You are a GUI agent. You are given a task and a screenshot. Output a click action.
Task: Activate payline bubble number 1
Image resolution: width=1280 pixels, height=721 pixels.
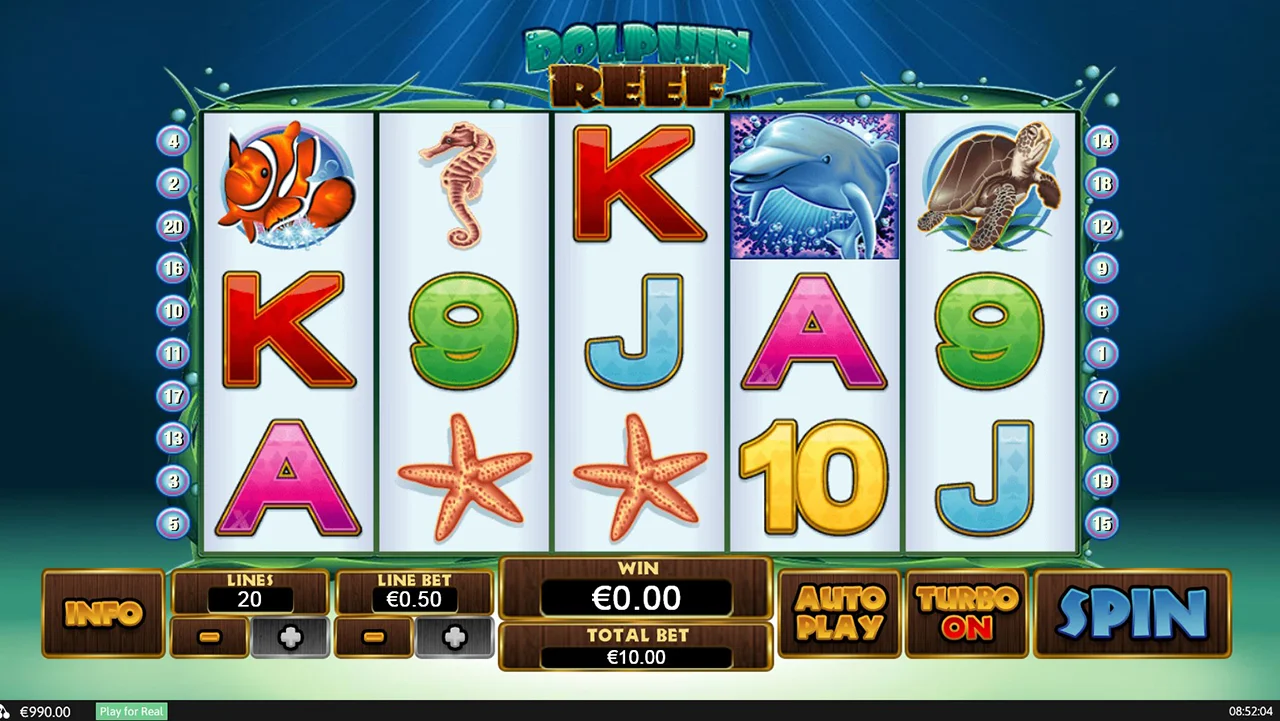(1102, 353)
